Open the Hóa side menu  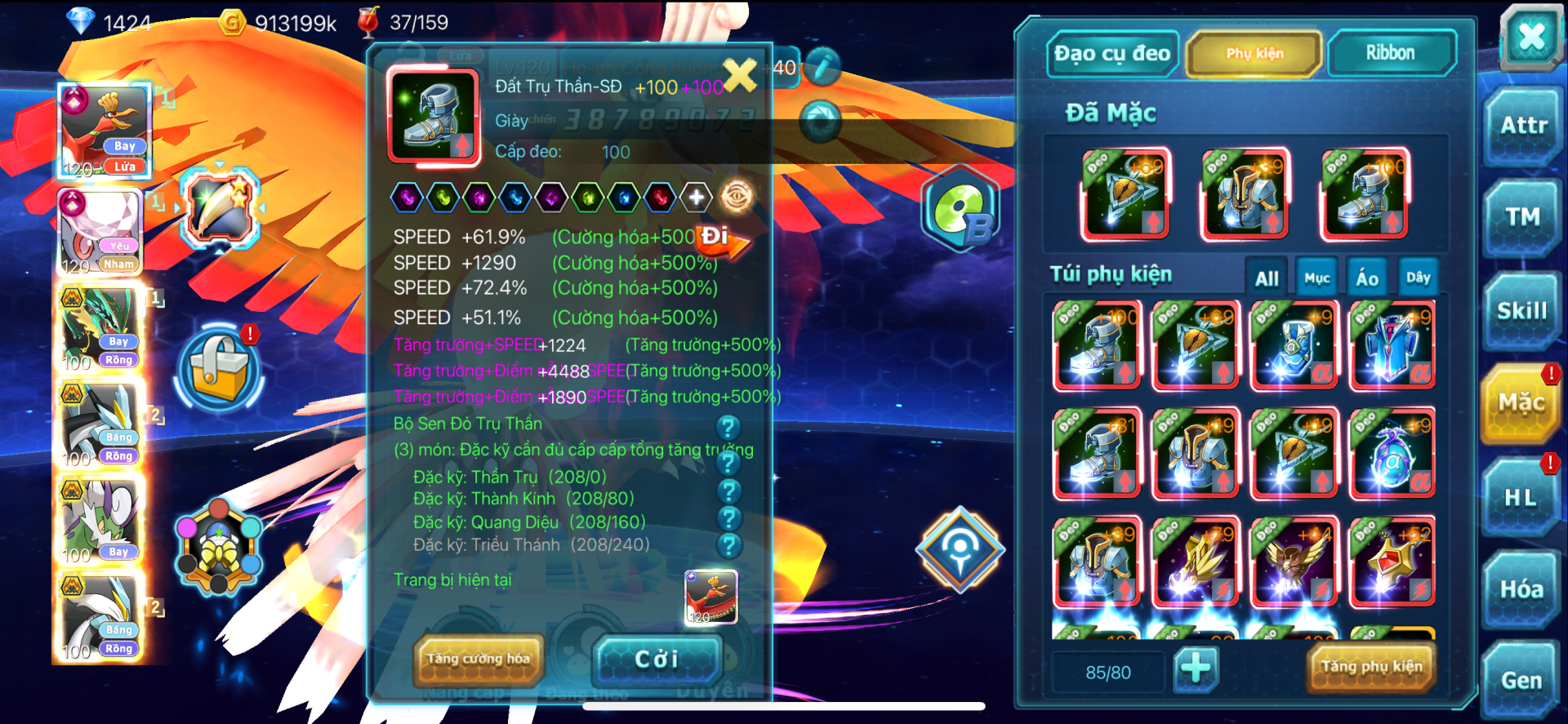pos(1521,589)
